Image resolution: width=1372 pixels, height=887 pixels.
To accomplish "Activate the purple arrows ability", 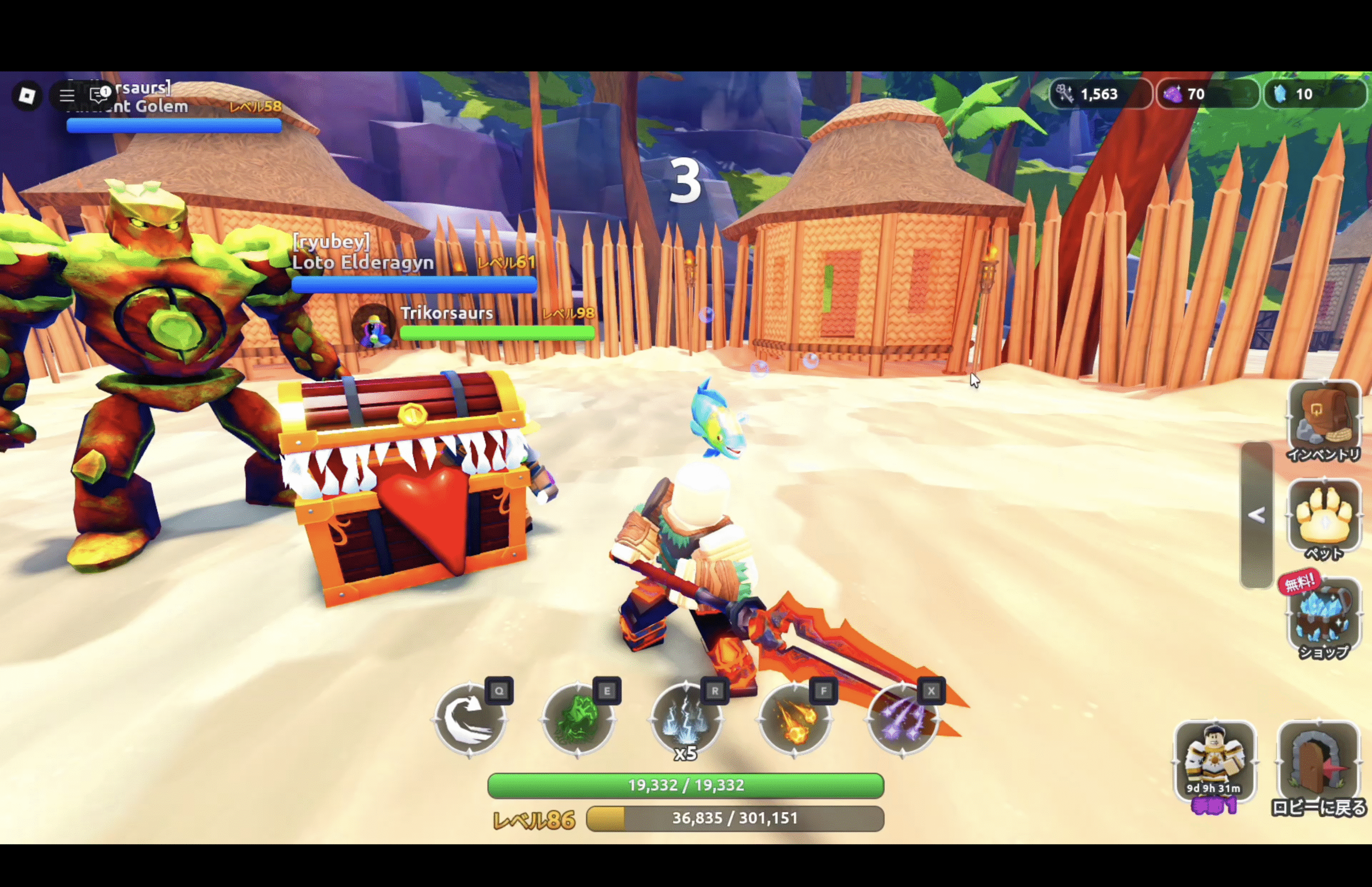I will pos(902,719).
